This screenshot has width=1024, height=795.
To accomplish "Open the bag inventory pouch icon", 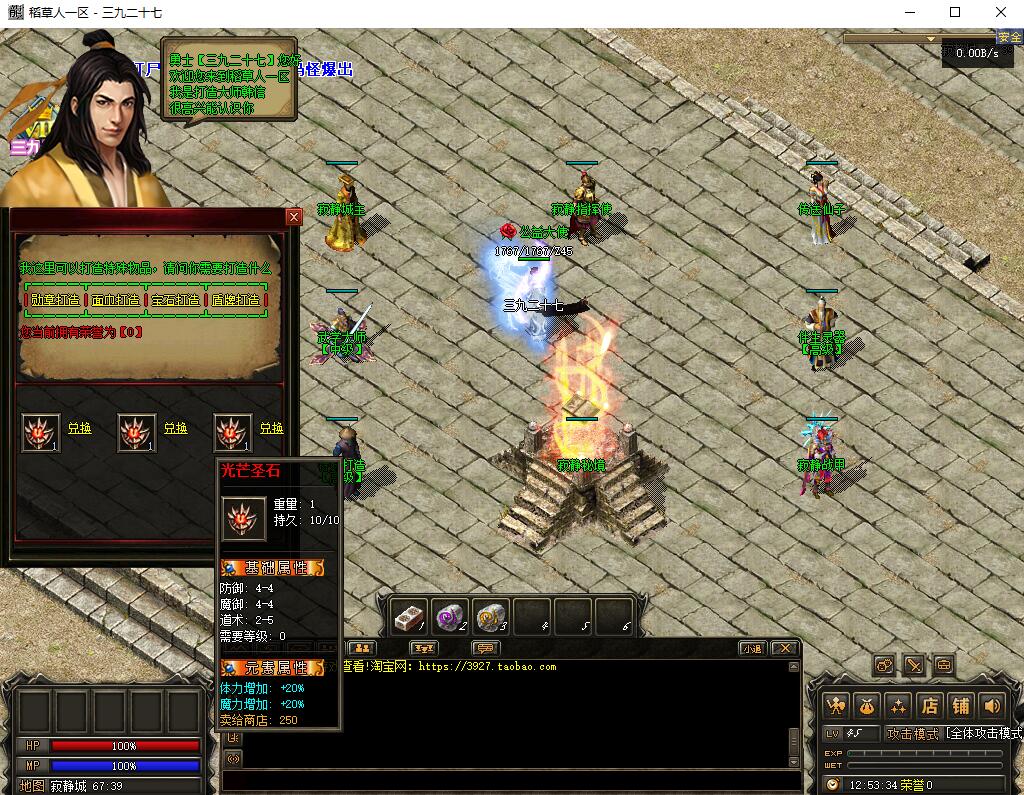I will coord(867,705).
